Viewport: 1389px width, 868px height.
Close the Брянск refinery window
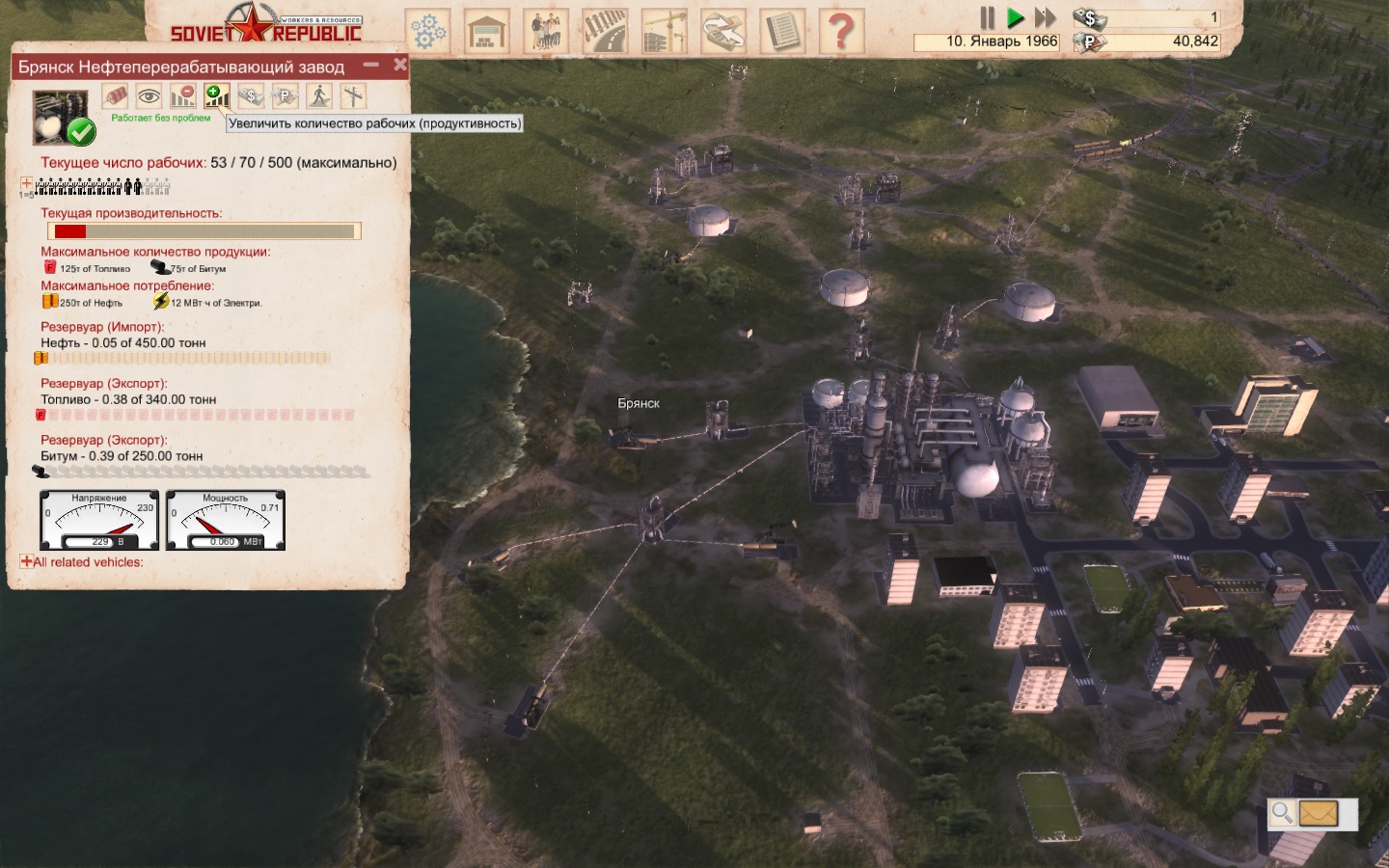coord(400,65)
